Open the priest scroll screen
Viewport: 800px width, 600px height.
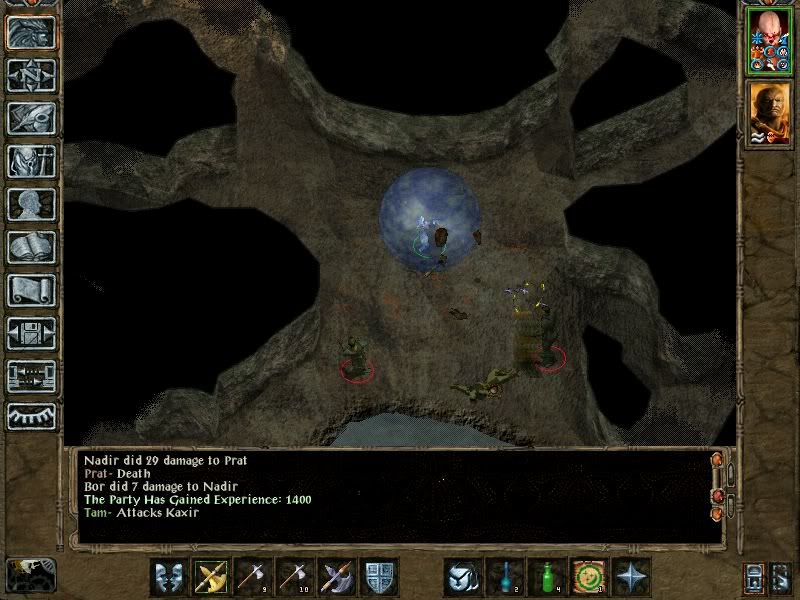(x=30, y=290)
